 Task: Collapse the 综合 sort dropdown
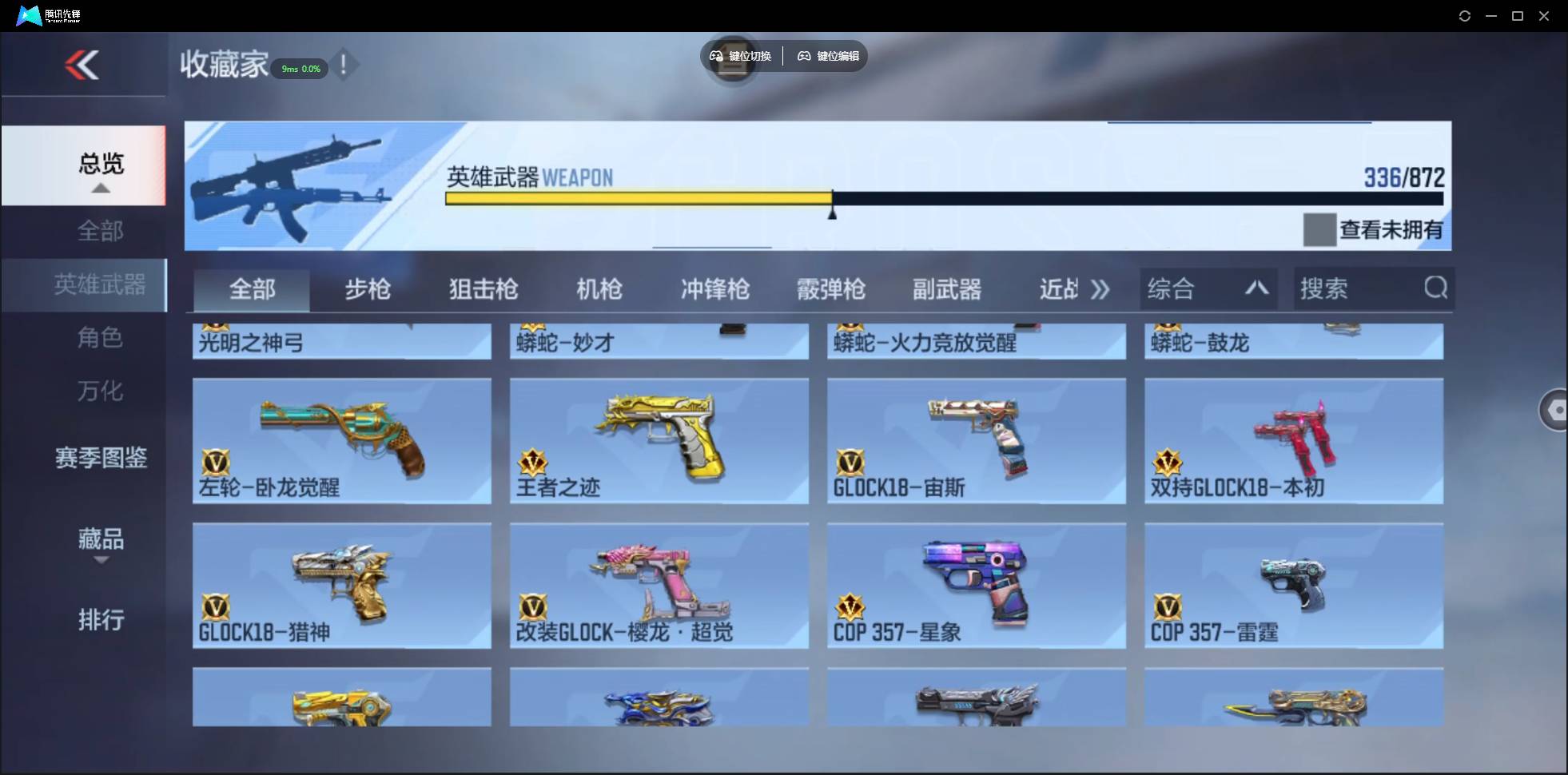[x=1256, y=288]
